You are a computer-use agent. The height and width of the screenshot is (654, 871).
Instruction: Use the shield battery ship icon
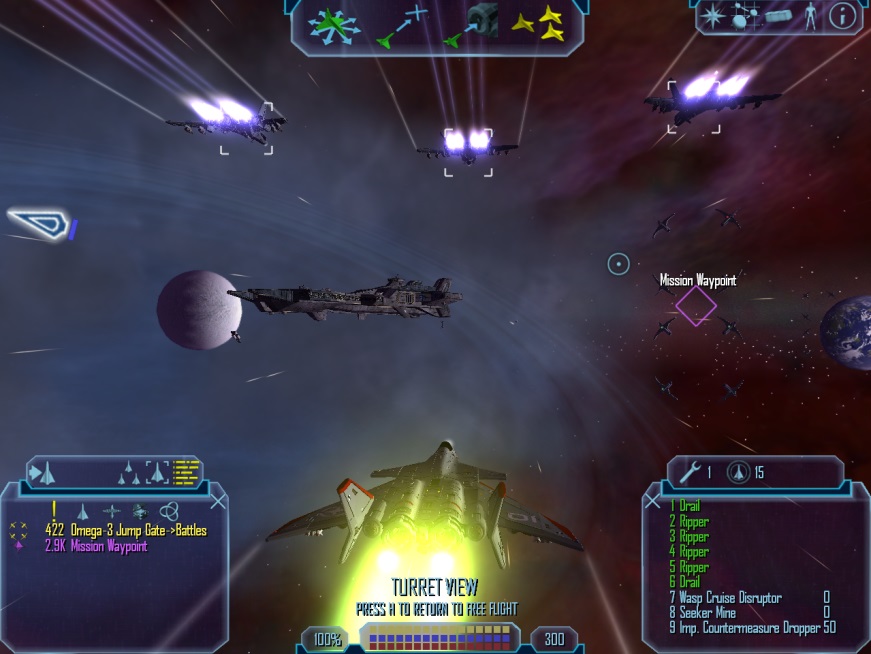tap(736, 472)
